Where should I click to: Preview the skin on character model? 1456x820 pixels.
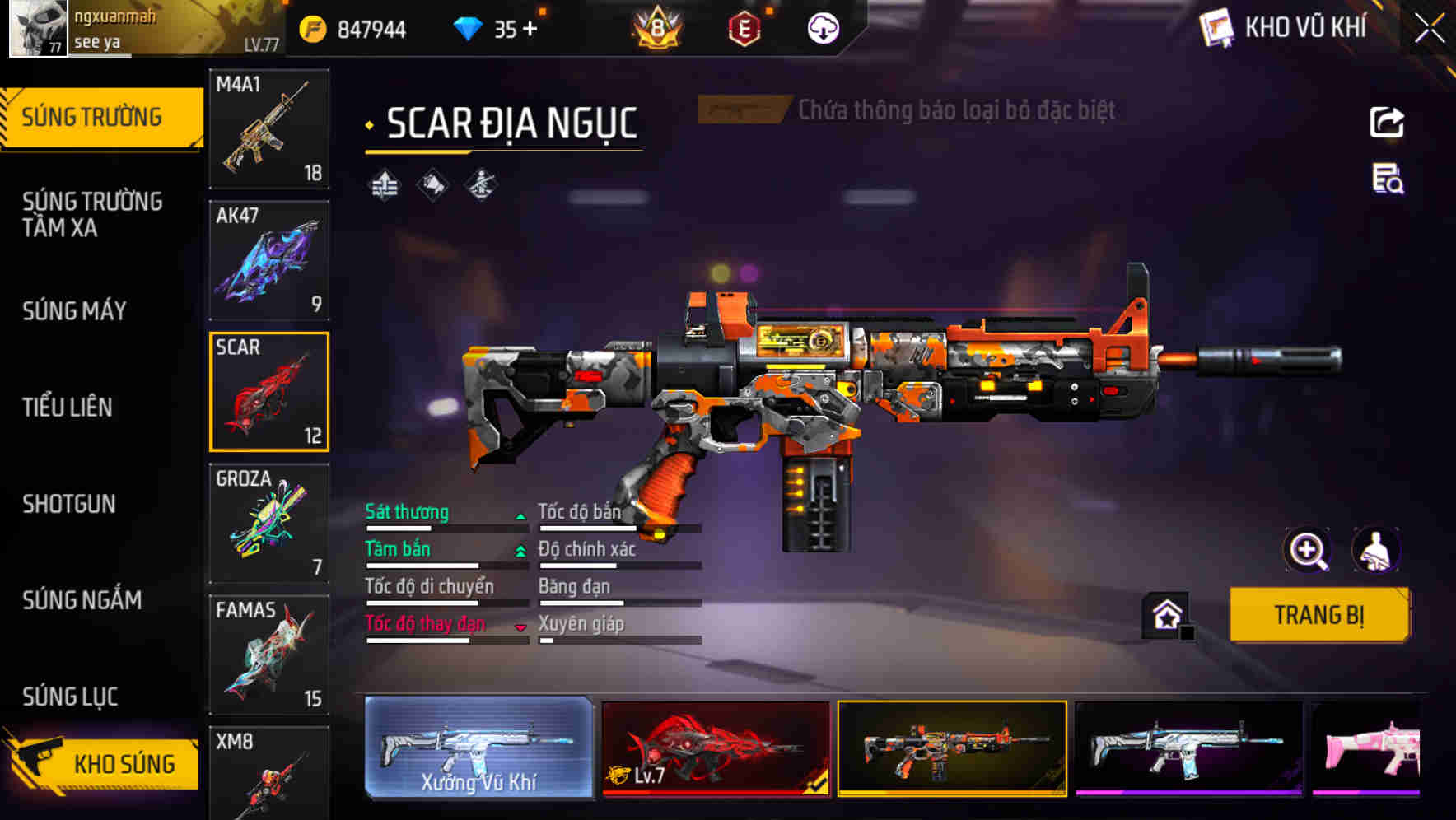coord(1374,550)
